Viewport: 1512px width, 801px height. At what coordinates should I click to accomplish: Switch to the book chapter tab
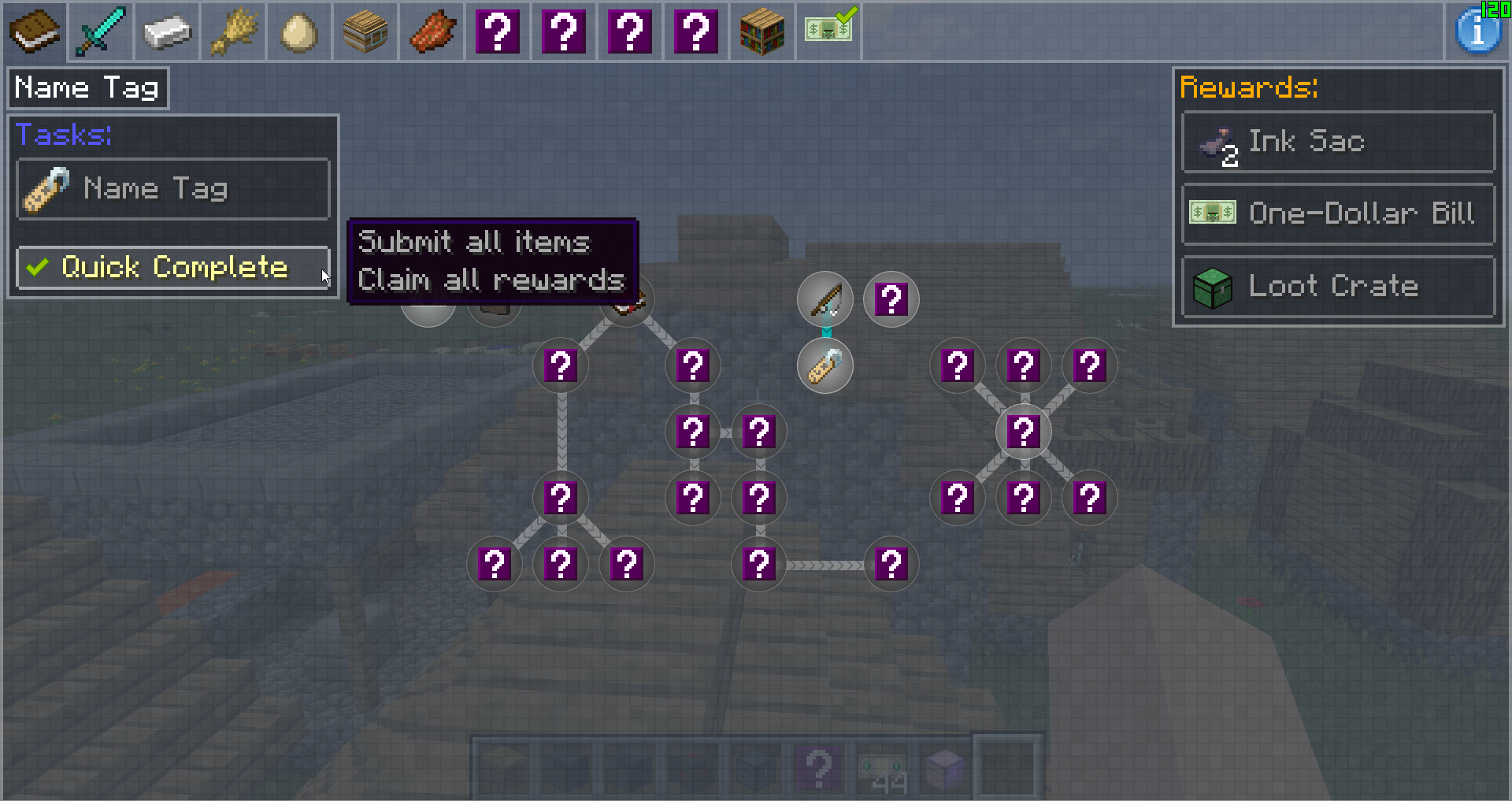34,32
